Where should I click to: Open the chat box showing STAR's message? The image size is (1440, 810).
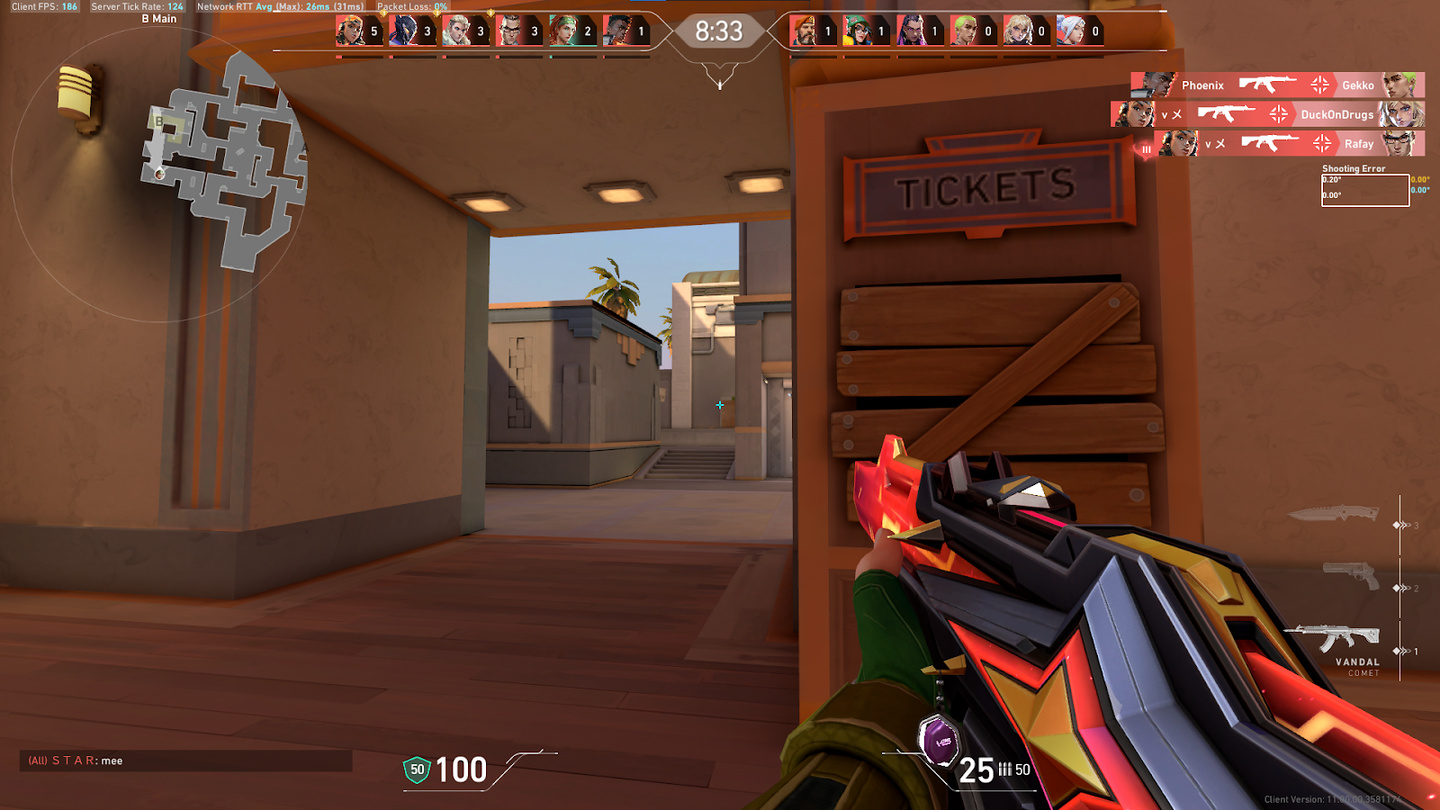coord(186,761)
